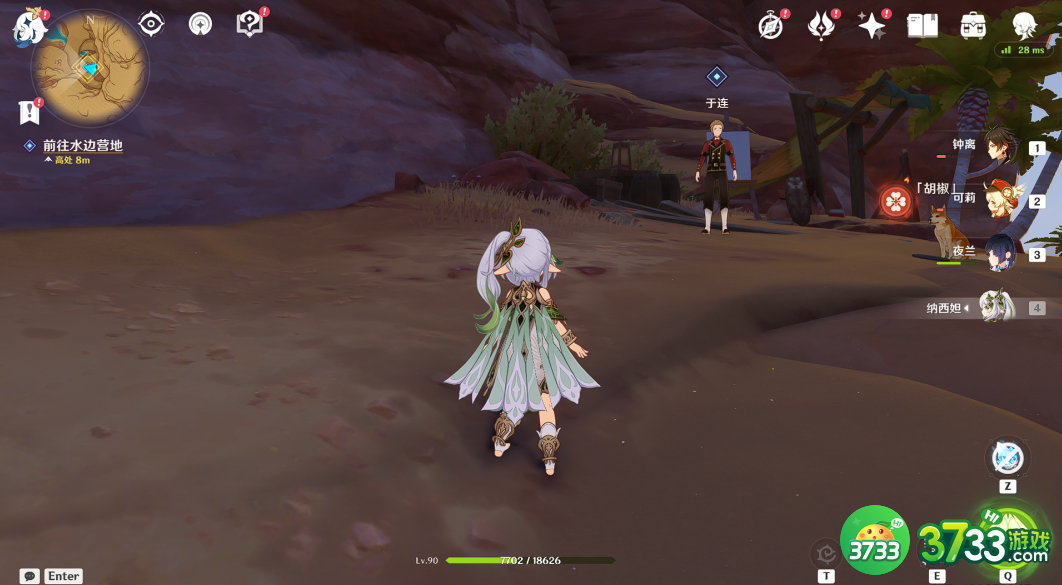This screenshot has width=1062, height=585.
Task: Open the Wish star icon
Action: point(871,26)
